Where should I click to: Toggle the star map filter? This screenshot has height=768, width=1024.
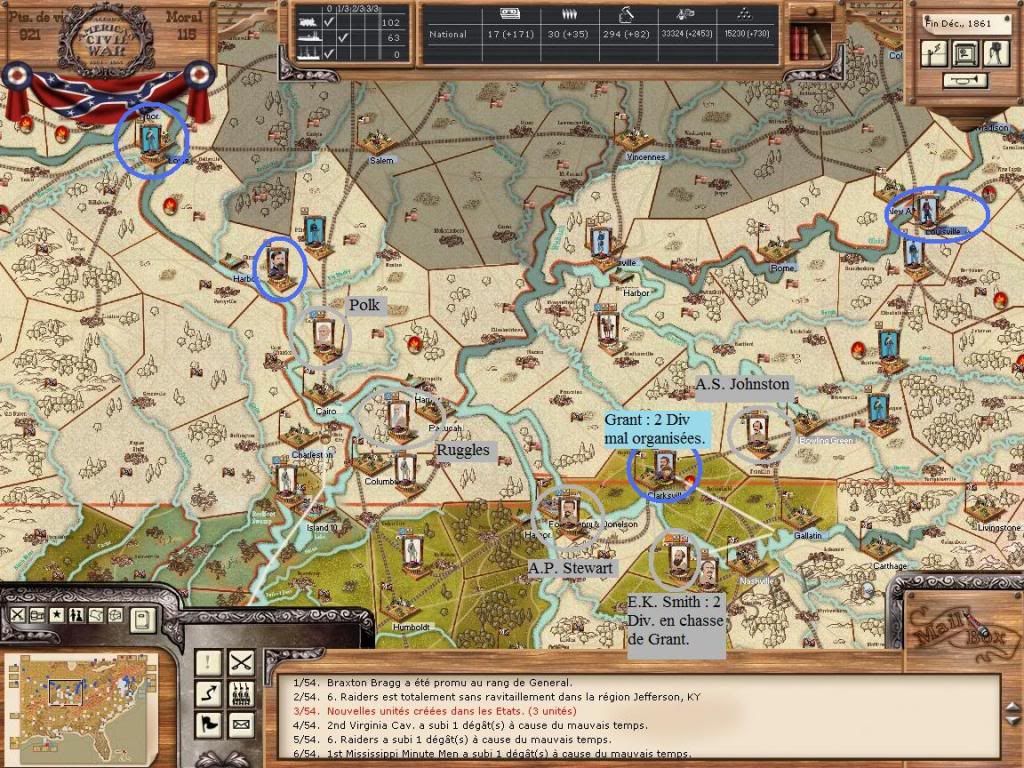pyautogui.click(x=57, y=615)
